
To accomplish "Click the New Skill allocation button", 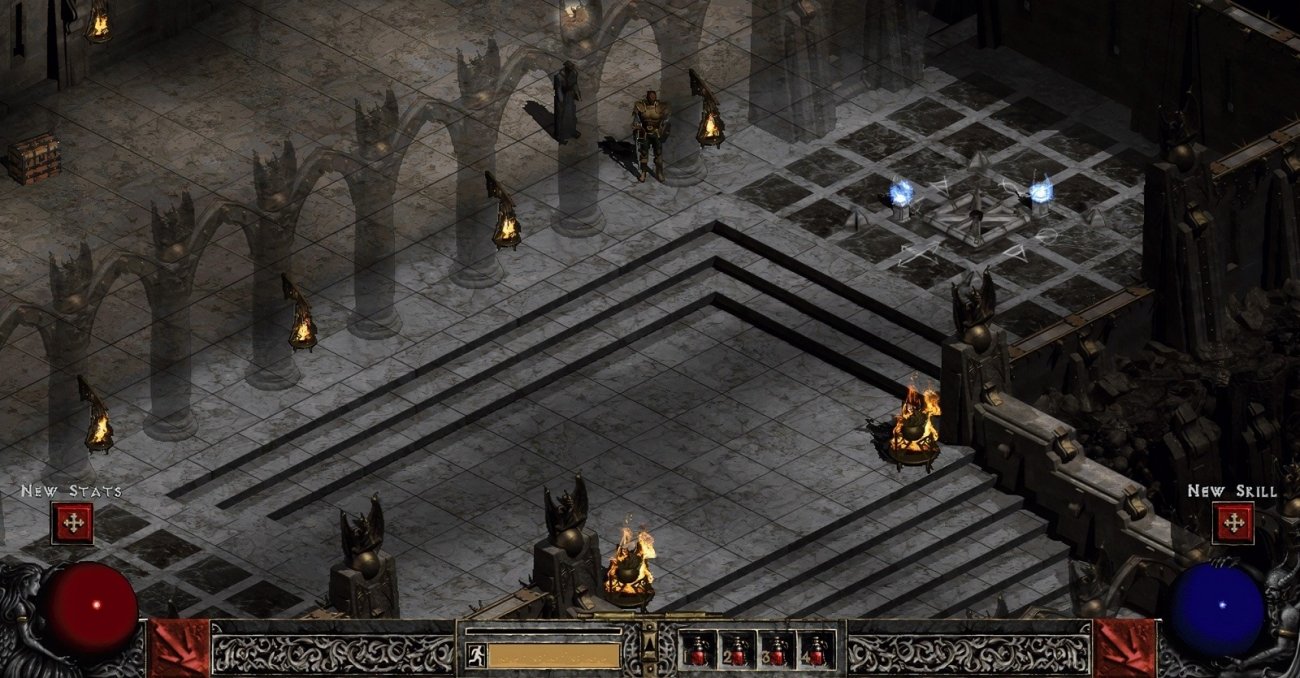I will point(1232,523).
